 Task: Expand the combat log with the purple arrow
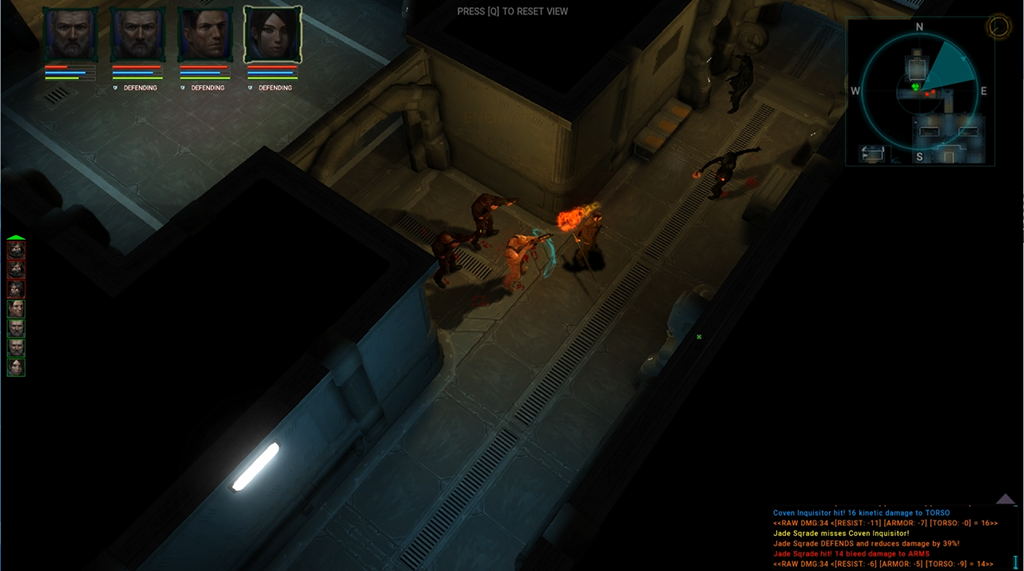[x=1005, y=499]
